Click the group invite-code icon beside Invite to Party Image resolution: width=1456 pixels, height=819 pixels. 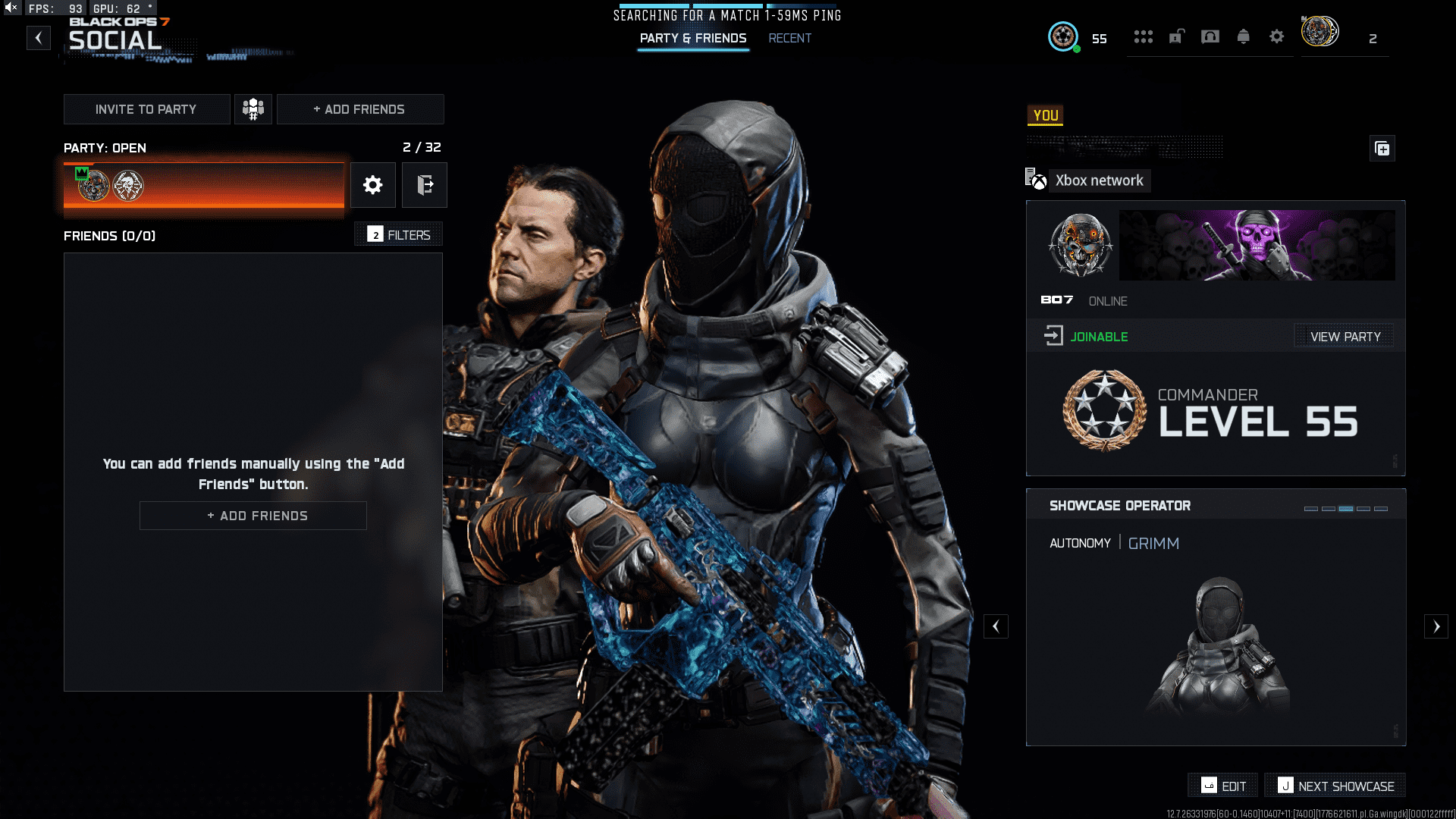(253, 108)
